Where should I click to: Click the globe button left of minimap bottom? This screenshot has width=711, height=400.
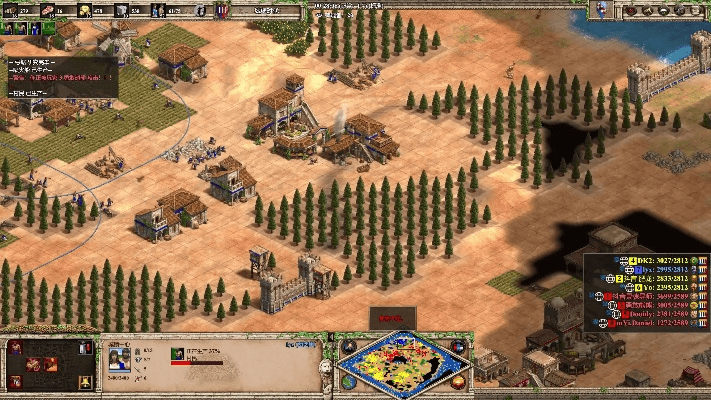[347, 382]
